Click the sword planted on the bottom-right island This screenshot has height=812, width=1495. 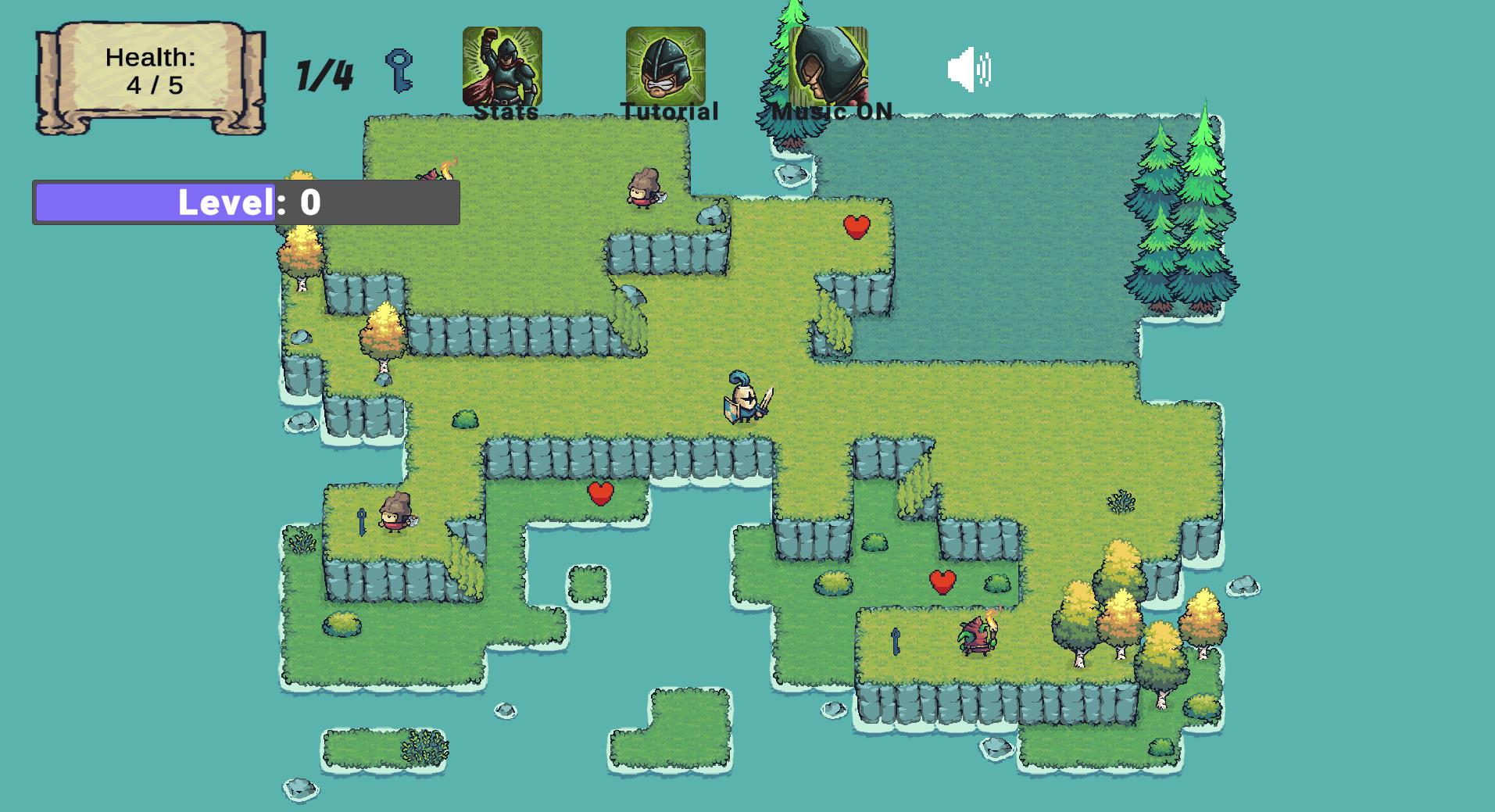point(897,640)
